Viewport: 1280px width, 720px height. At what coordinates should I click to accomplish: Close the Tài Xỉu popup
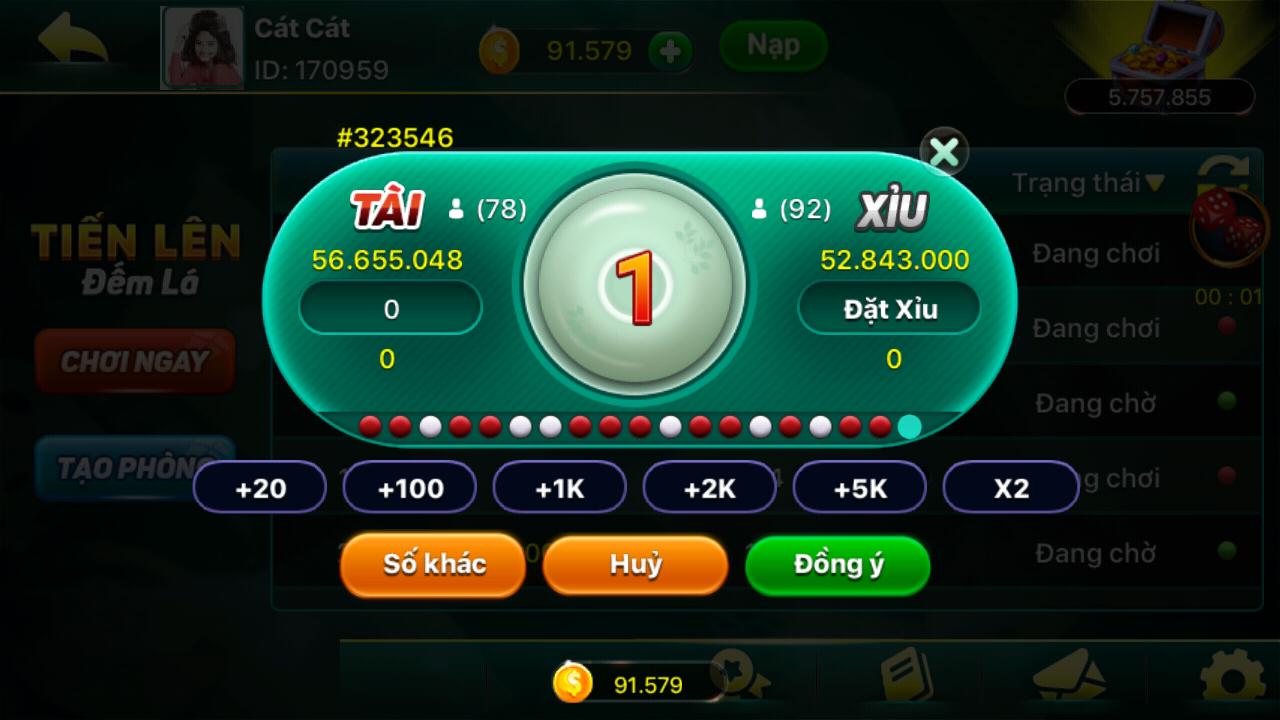[x=943, y=152]
